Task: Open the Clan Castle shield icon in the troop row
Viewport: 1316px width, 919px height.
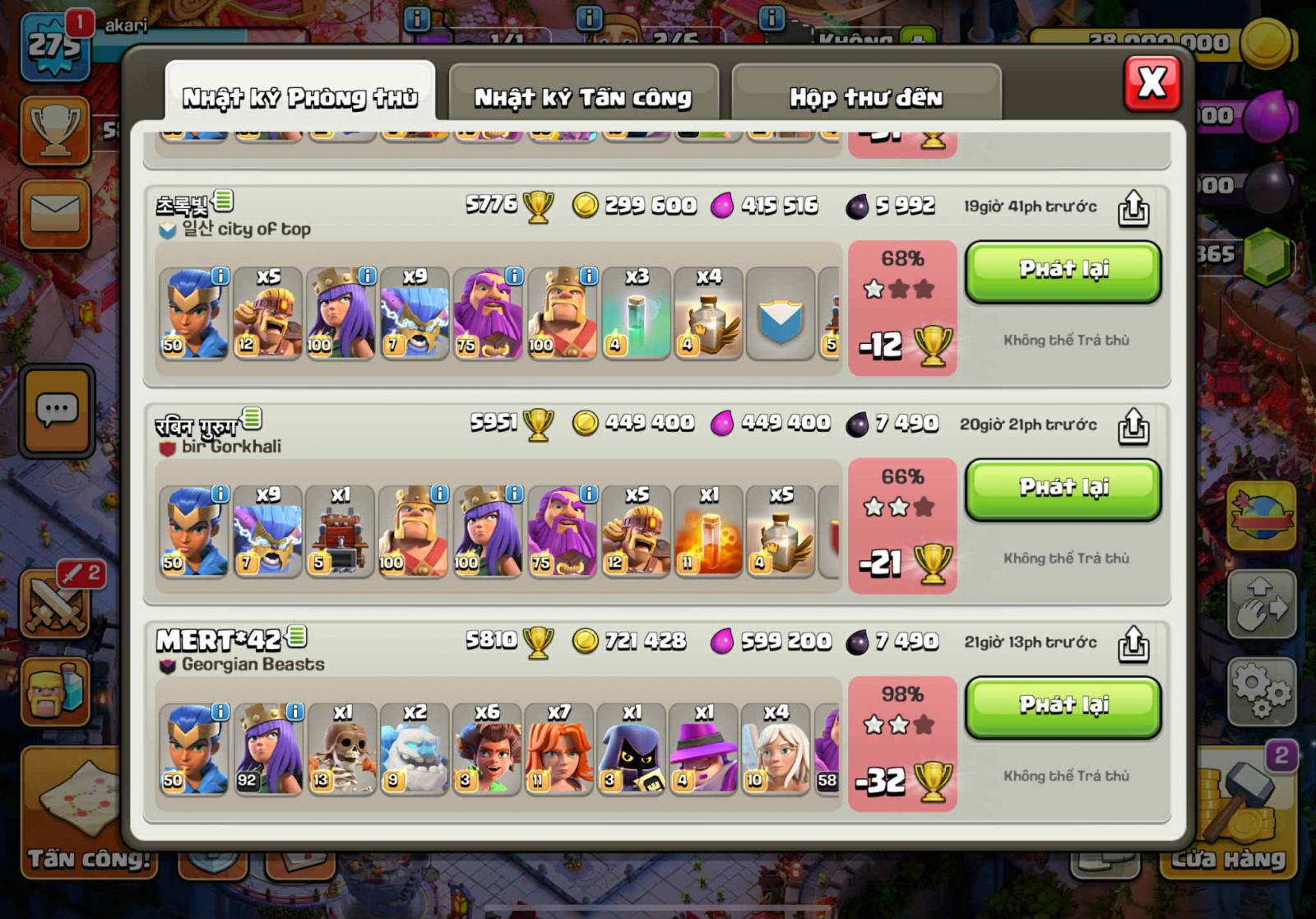Action: [x=780, y=315]
